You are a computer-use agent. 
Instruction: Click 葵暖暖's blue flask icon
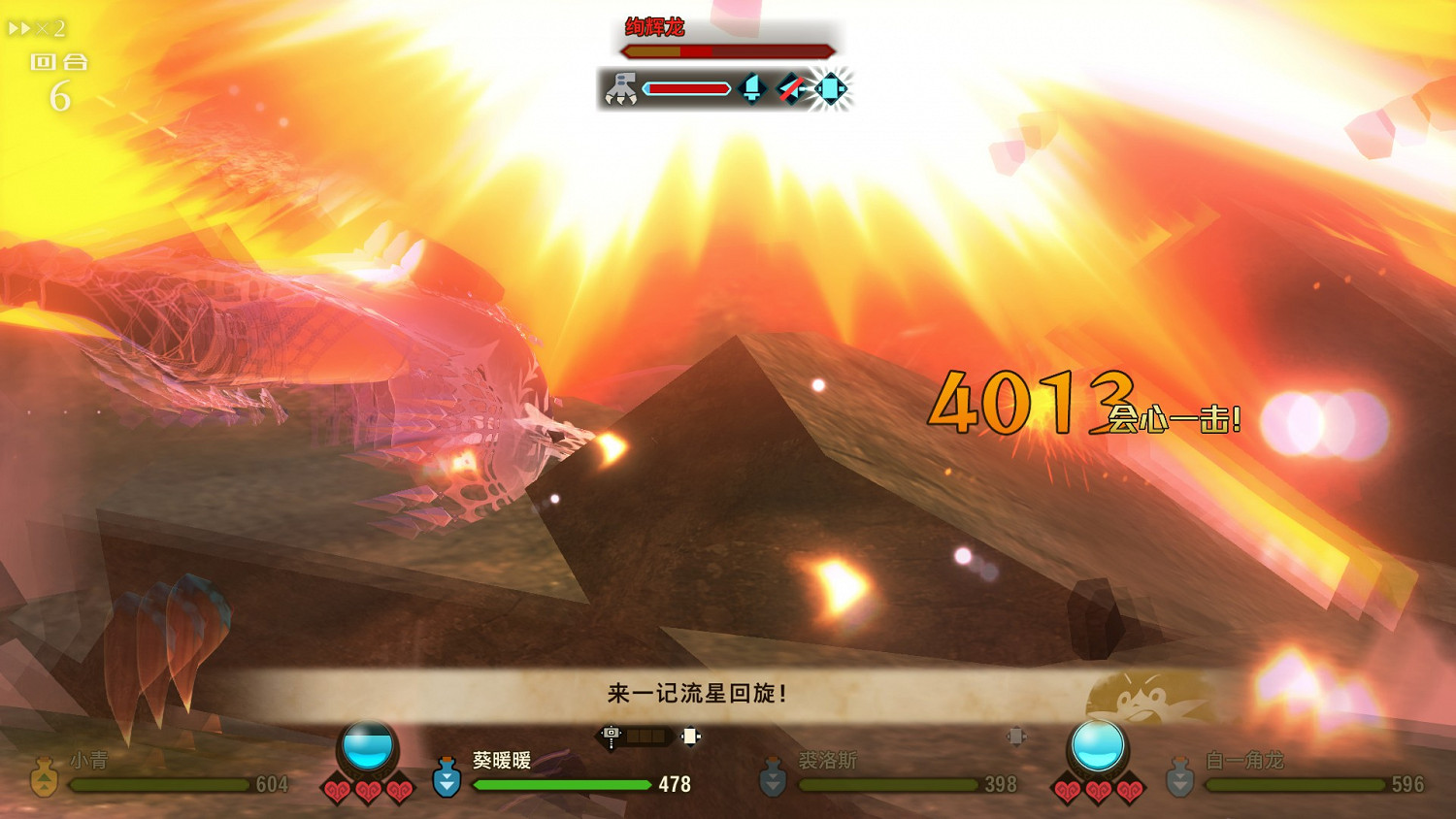click(447, 776)
